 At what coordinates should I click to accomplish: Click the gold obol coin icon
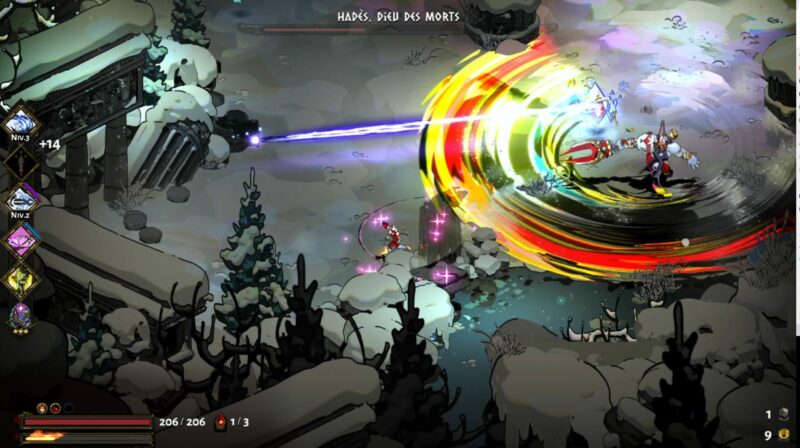[x=784, y=434]
